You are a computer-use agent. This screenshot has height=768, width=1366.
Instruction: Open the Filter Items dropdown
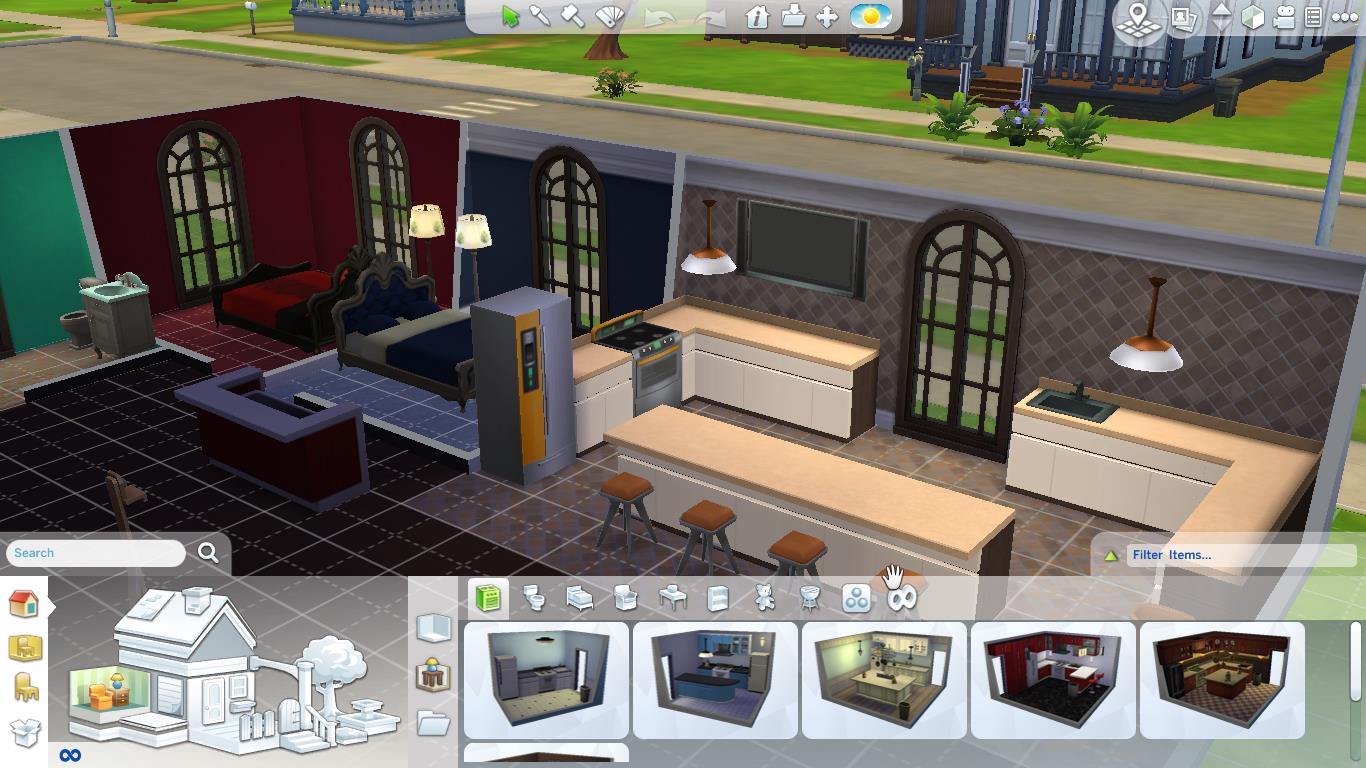point(1240,555)
